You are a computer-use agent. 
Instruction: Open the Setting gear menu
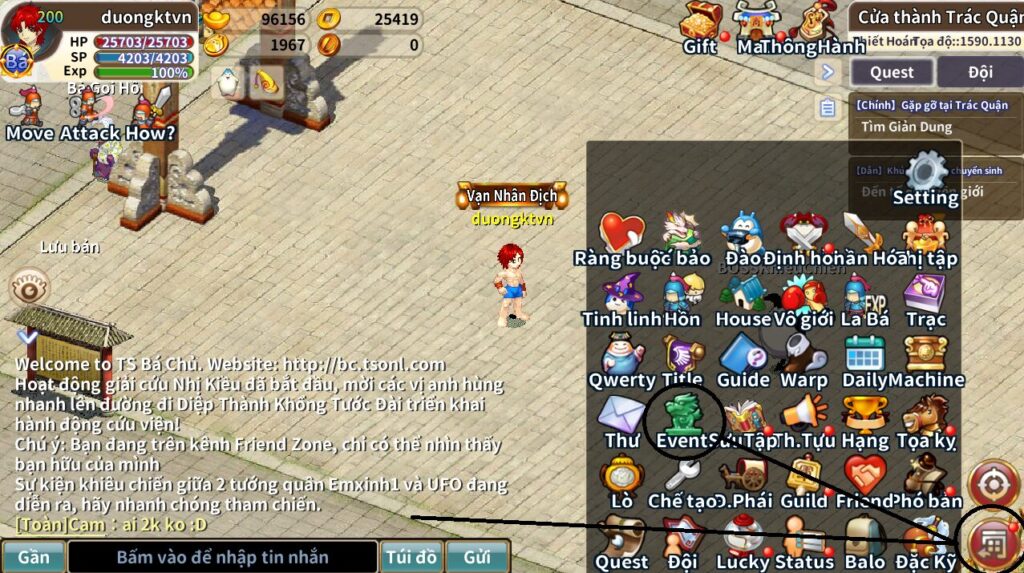coord(925,176)
